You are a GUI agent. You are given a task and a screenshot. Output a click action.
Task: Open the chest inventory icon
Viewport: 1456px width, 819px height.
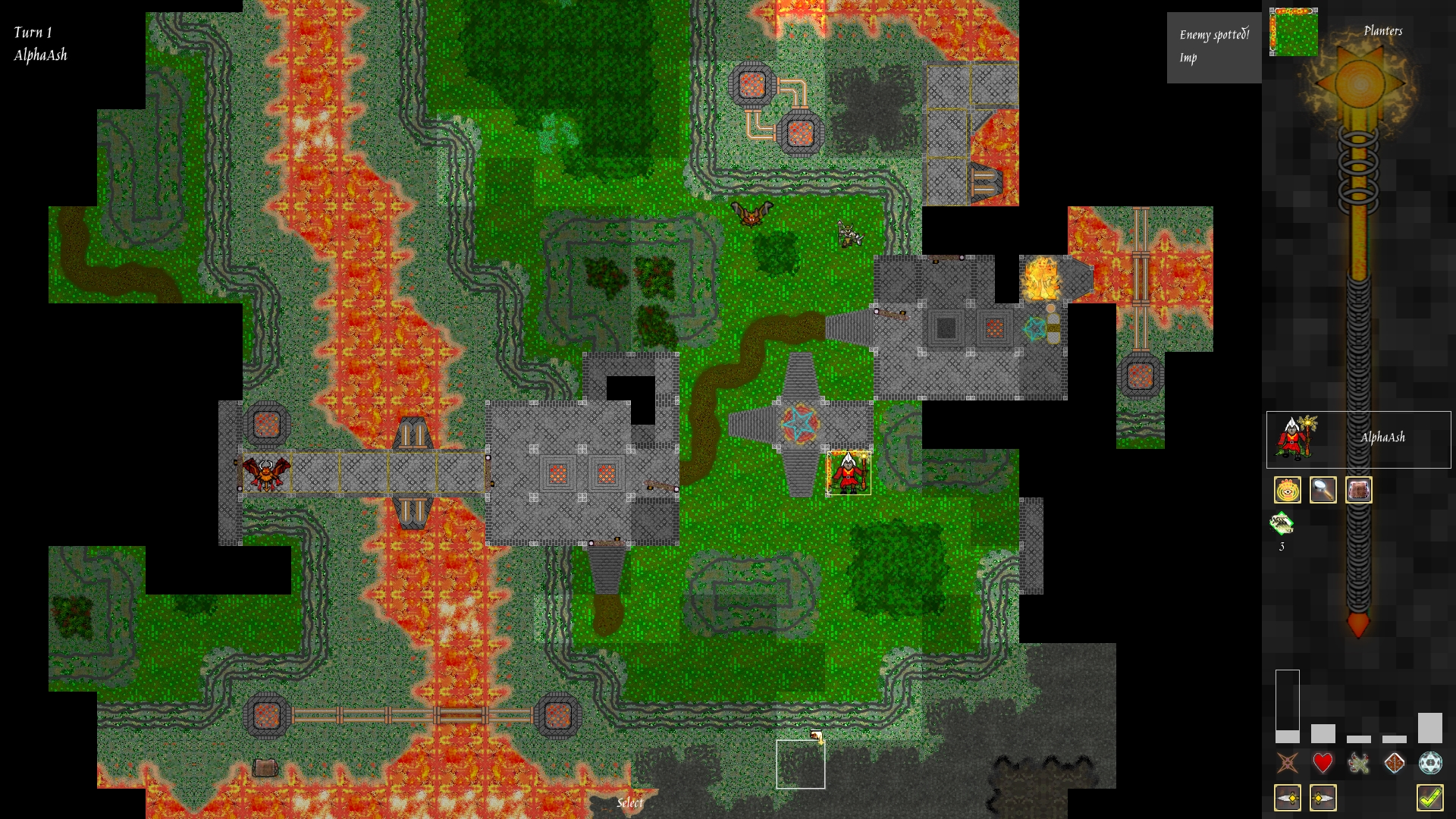coord(1359,490)
